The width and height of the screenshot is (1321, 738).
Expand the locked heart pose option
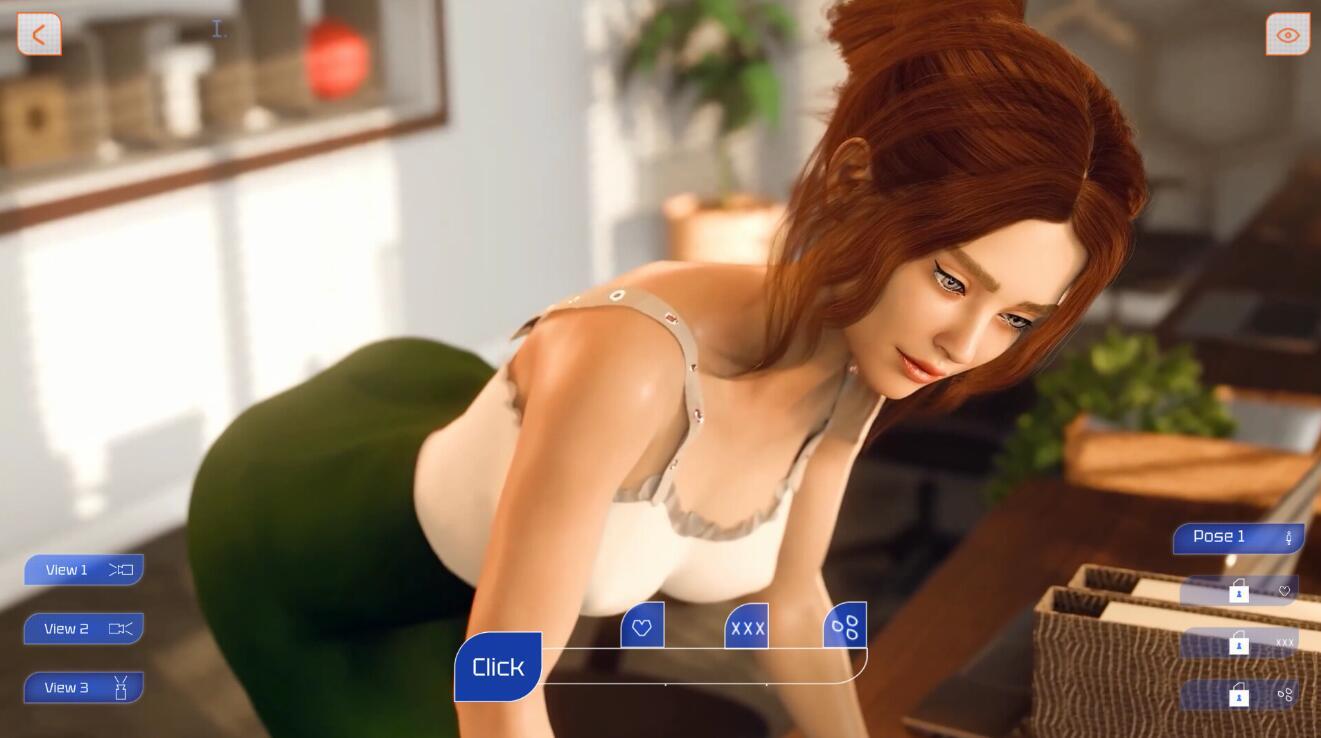coord(1285,592)
